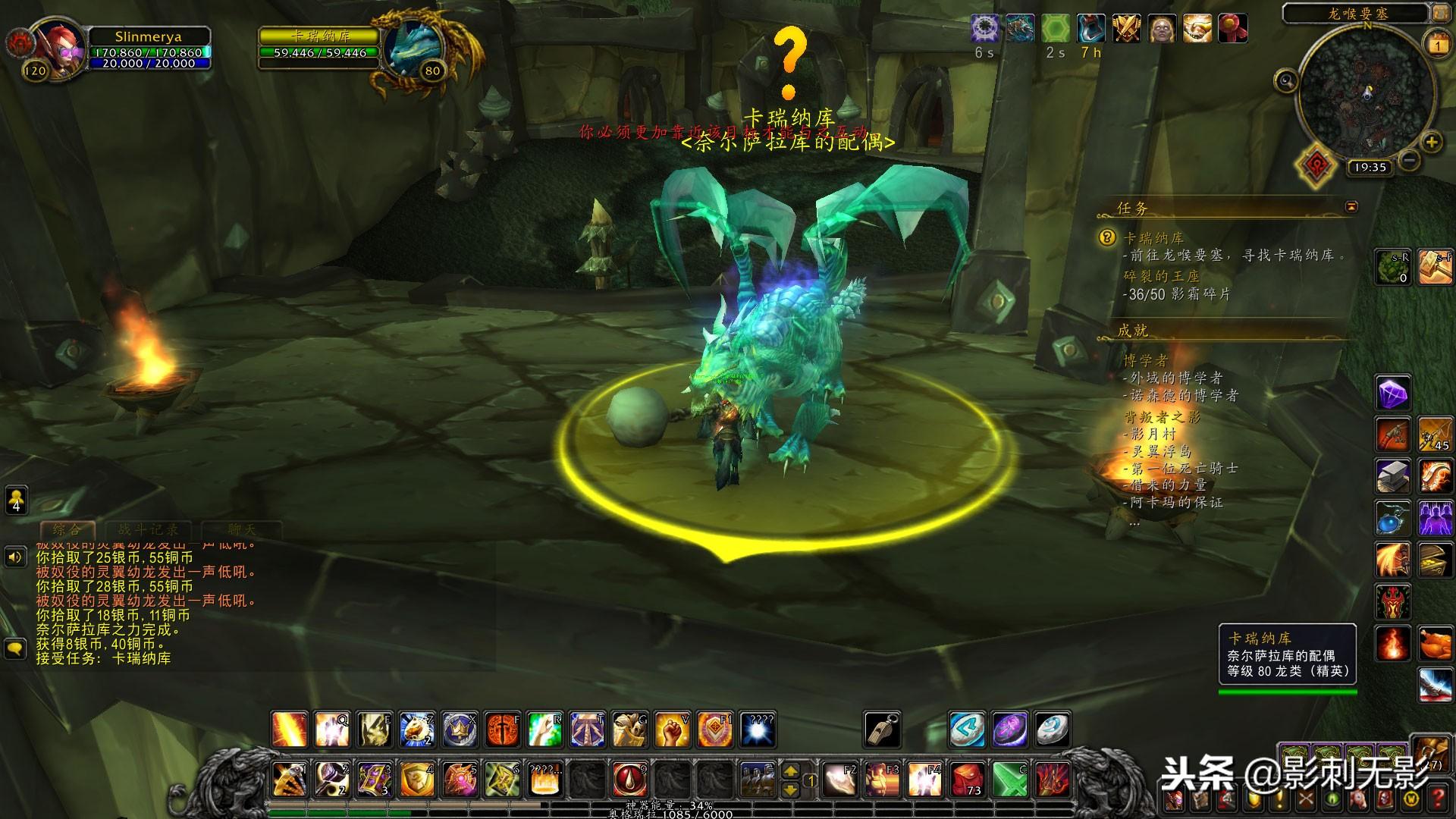
Task: Cast the crown blessing ability
Action: [x=460, y=730]
